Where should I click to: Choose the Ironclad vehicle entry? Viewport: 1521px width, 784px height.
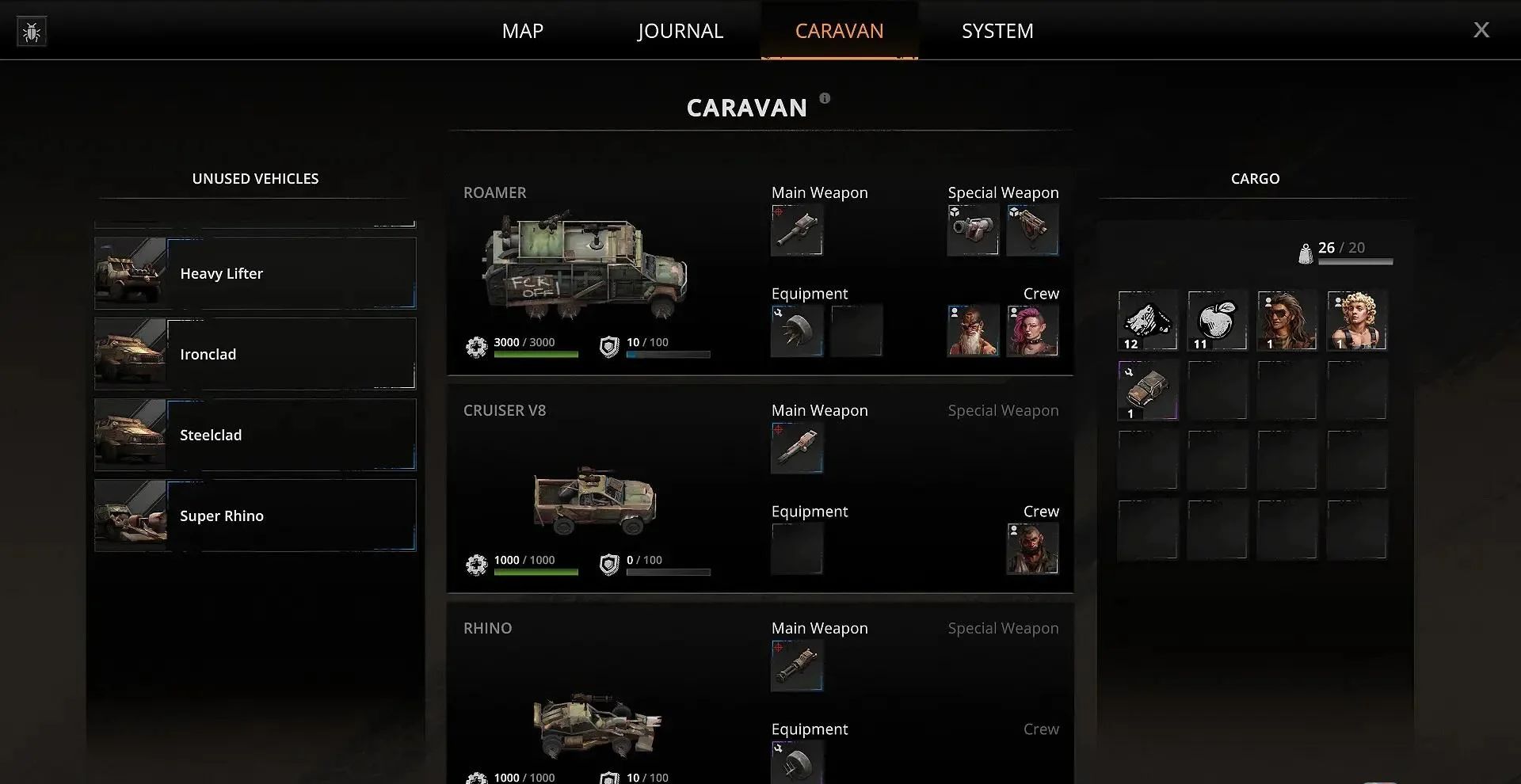point(255,354)
